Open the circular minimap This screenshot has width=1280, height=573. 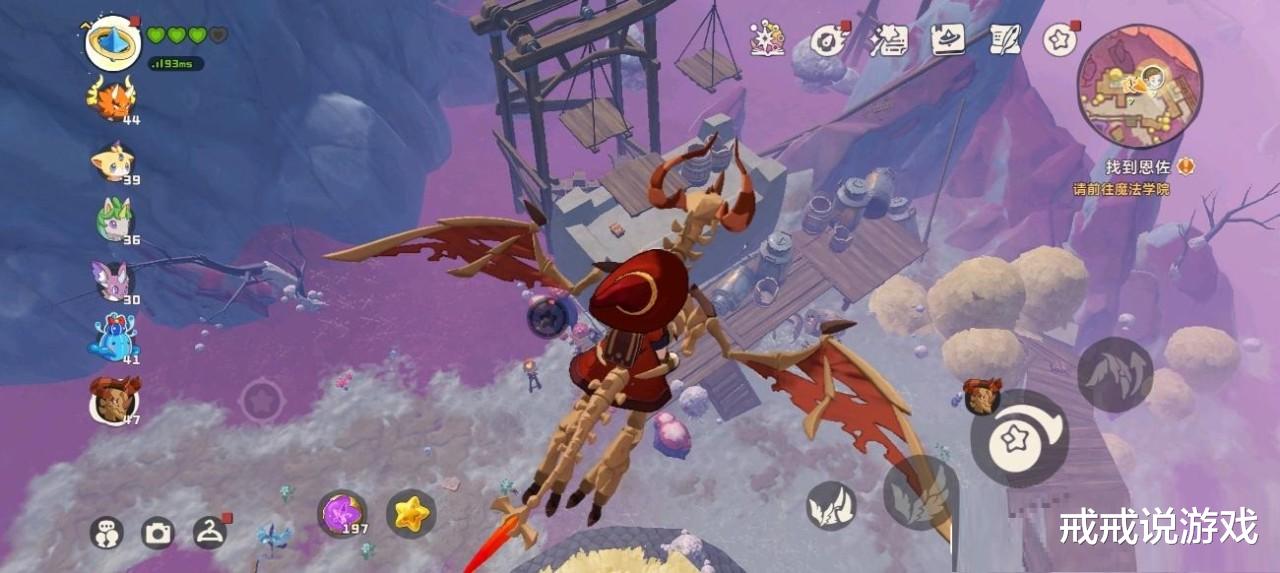point(1139,86)
